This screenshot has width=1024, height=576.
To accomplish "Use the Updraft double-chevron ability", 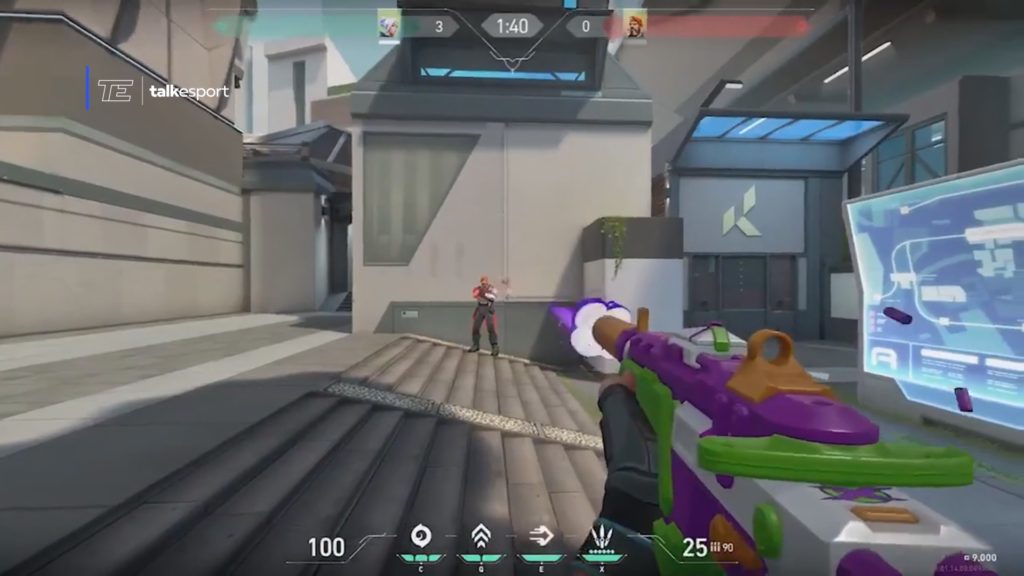I will (481, 536).
